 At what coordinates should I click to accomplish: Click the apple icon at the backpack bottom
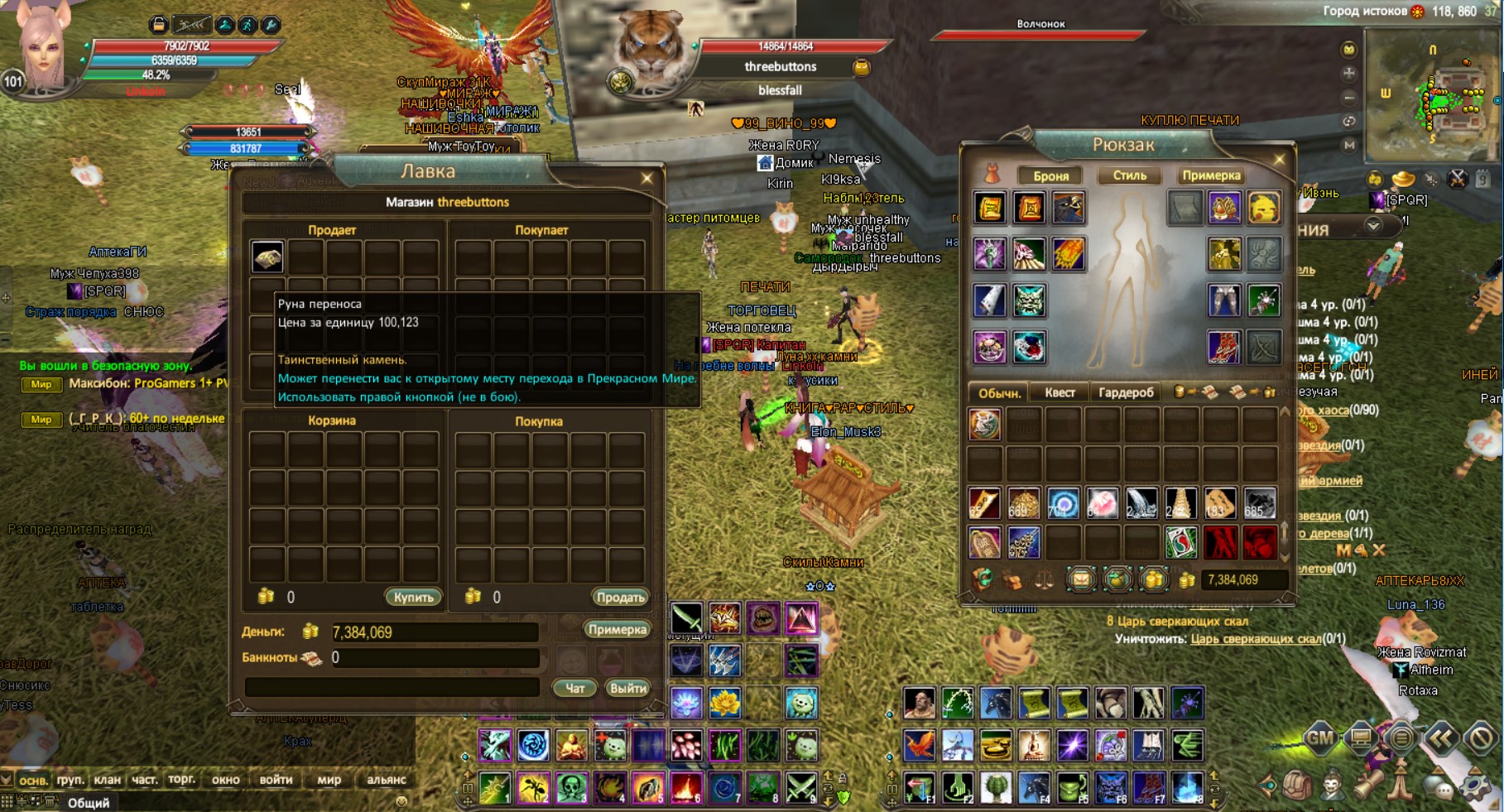coord(1117,580)
